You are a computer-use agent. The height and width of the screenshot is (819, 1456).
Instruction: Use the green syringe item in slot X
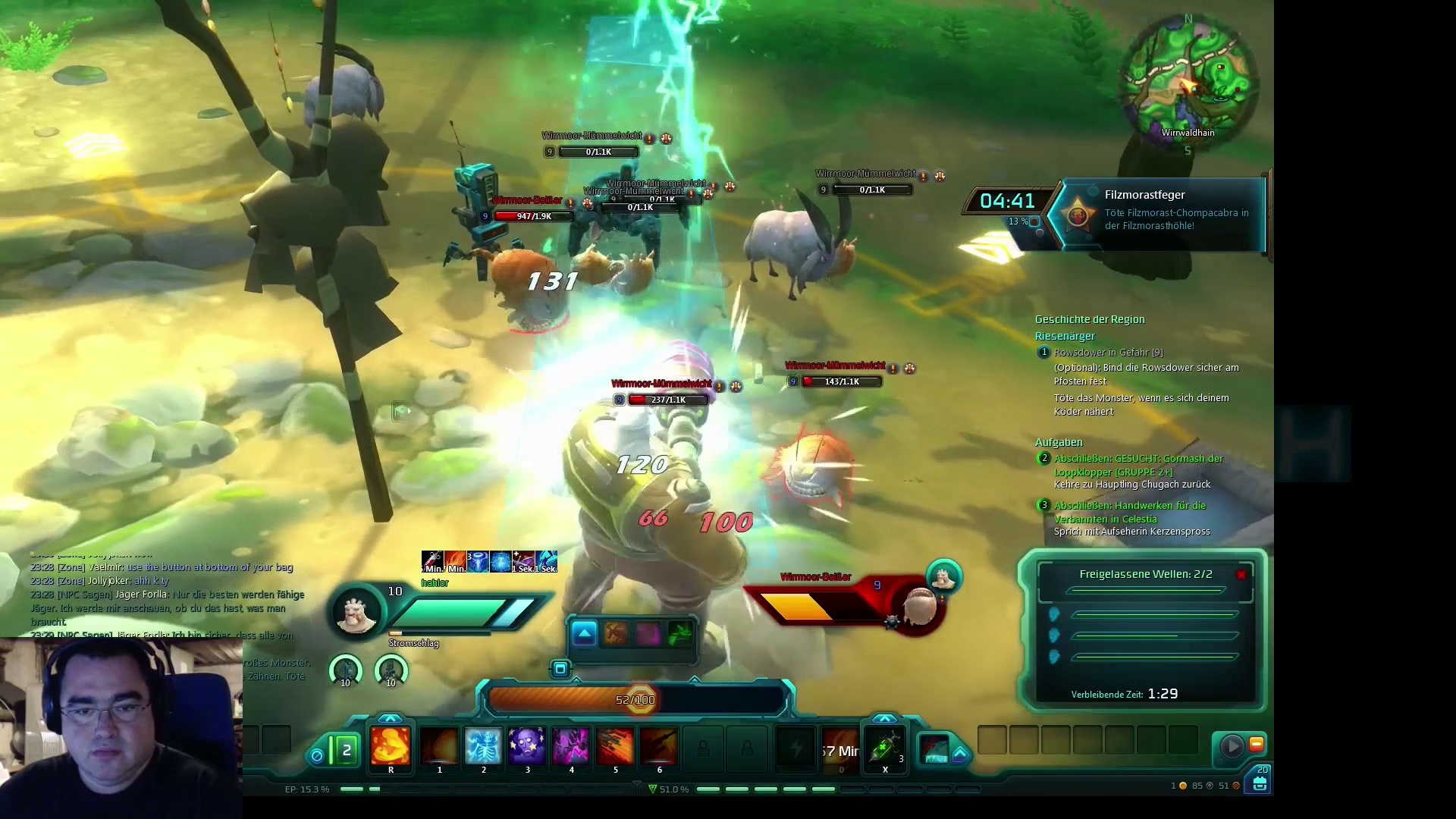[x=884, y=748]
